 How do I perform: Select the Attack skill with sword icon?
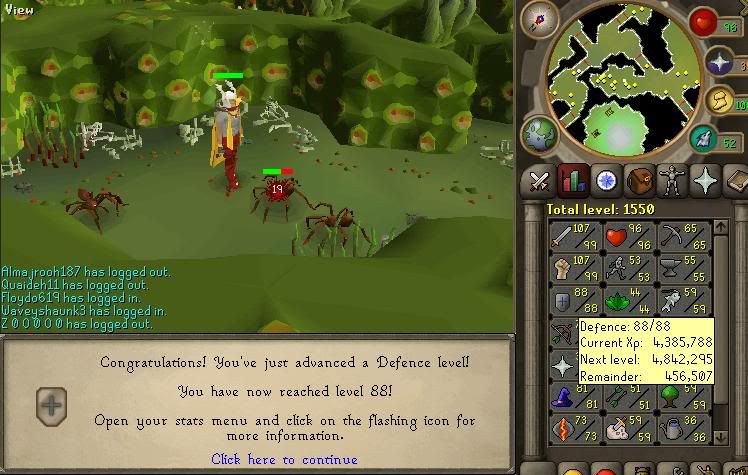[571, 238]
